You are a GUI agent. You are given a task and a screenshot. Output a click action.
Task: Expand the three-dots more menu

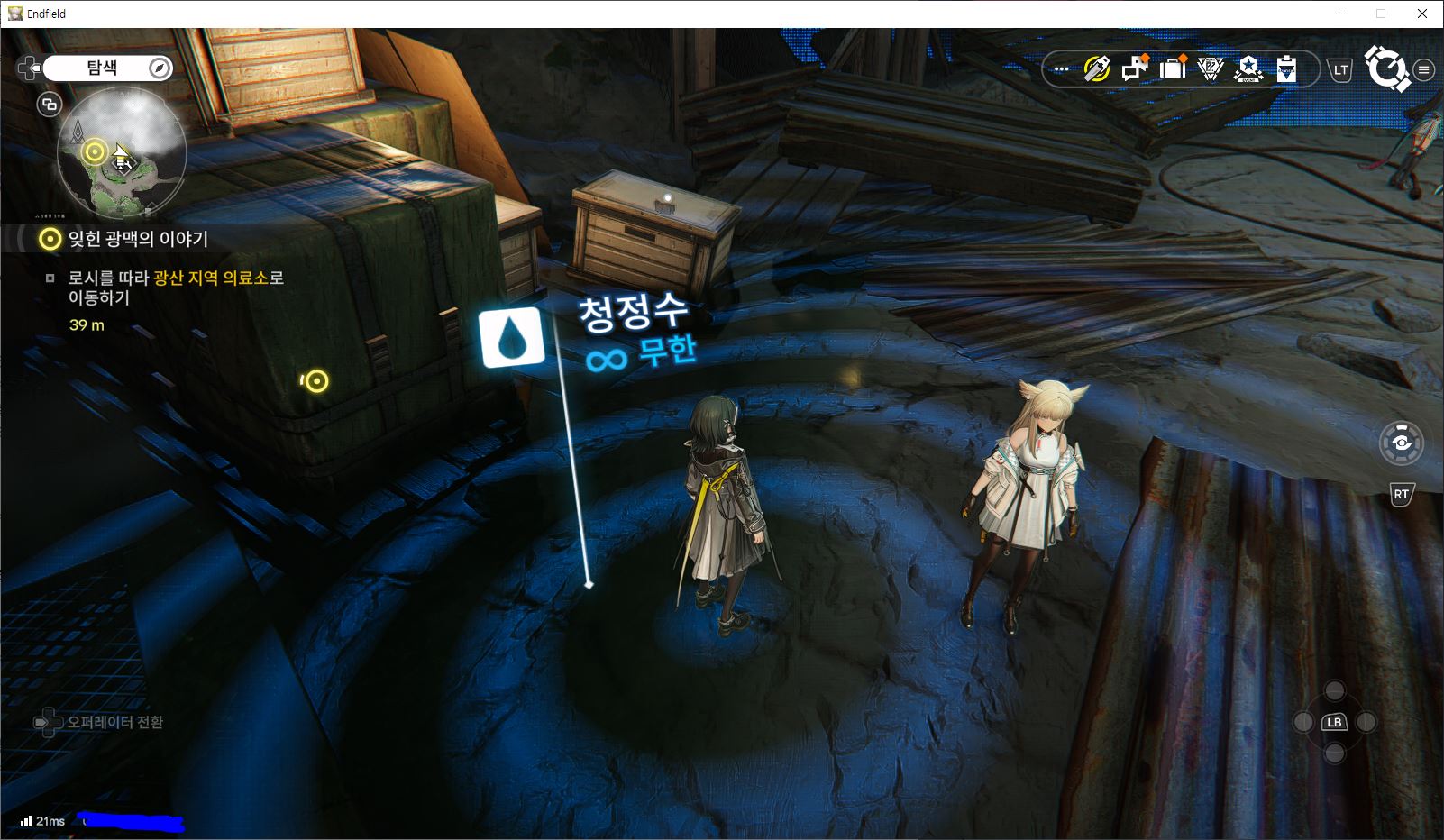tap(1062, 69)
